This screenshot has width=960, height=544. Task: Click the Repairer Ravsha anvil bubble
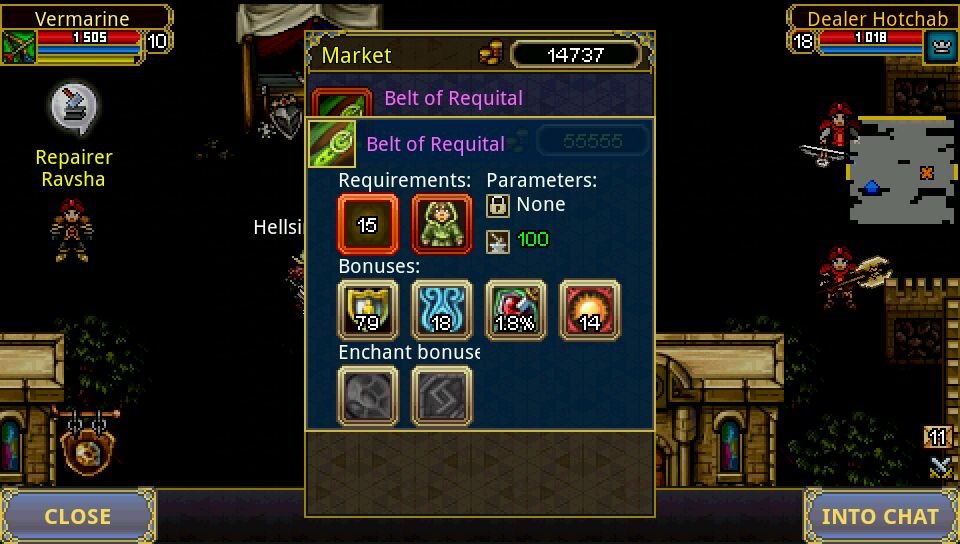click(74, 106)
